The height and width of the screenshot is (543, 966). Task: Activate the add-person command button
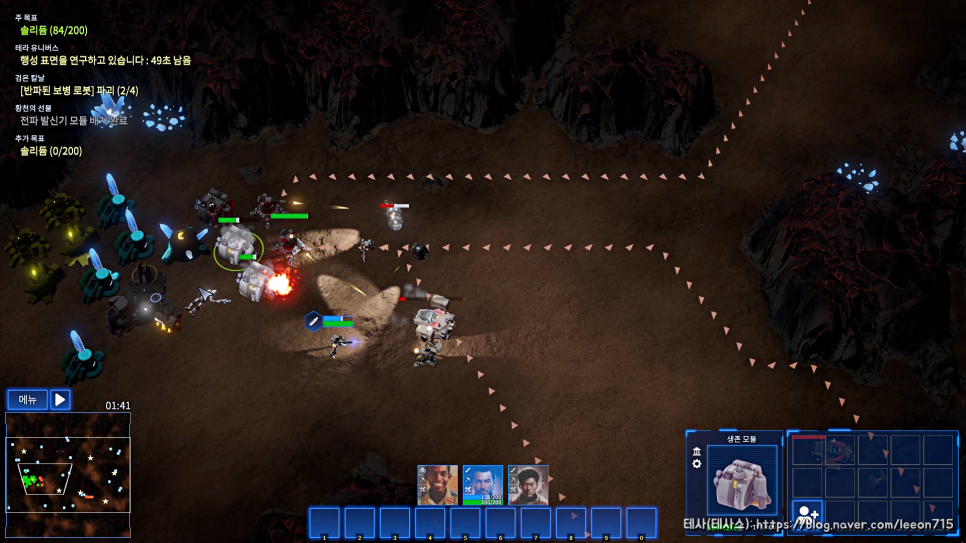[808, 515]
